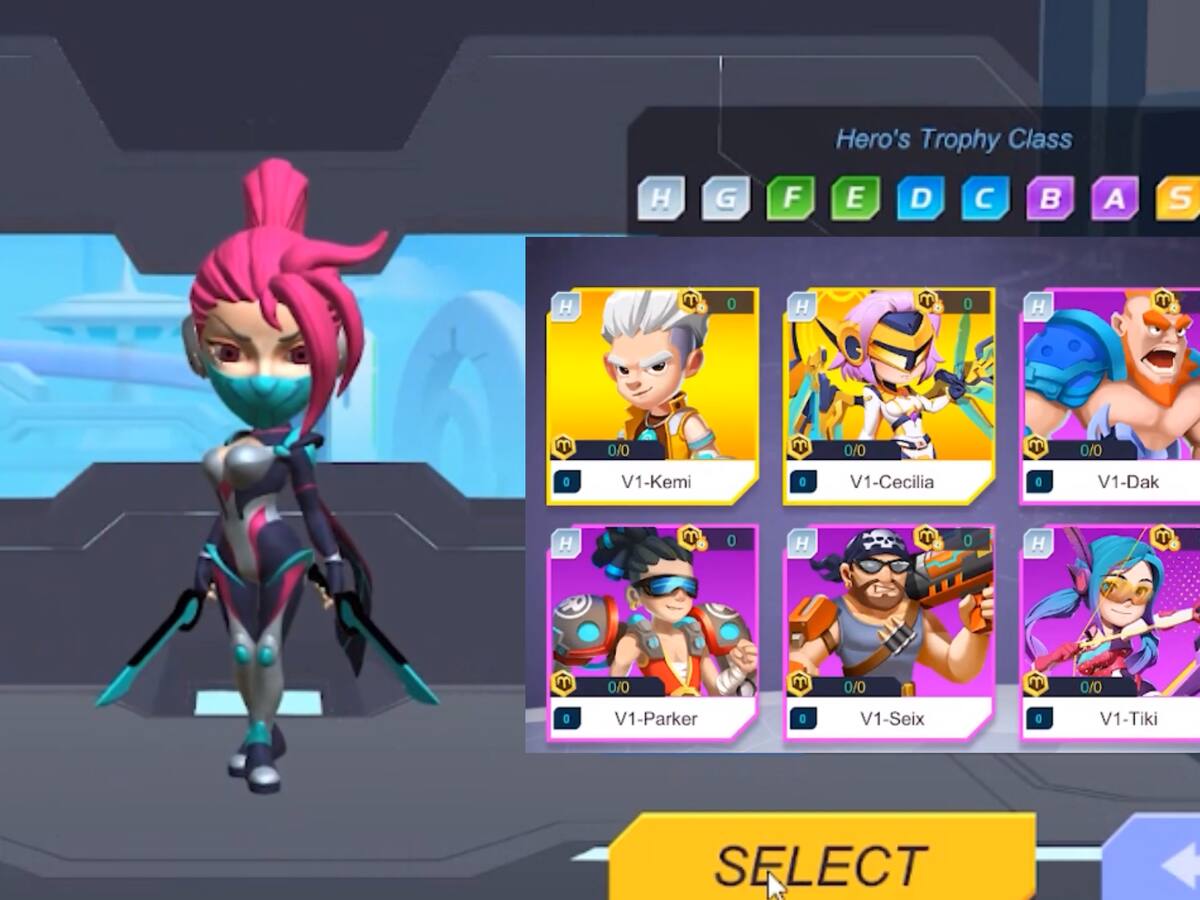This screenshot has width=1200, height=900.
Task: Select the V1-Cecilia hero card
Action: coord(889,395)
